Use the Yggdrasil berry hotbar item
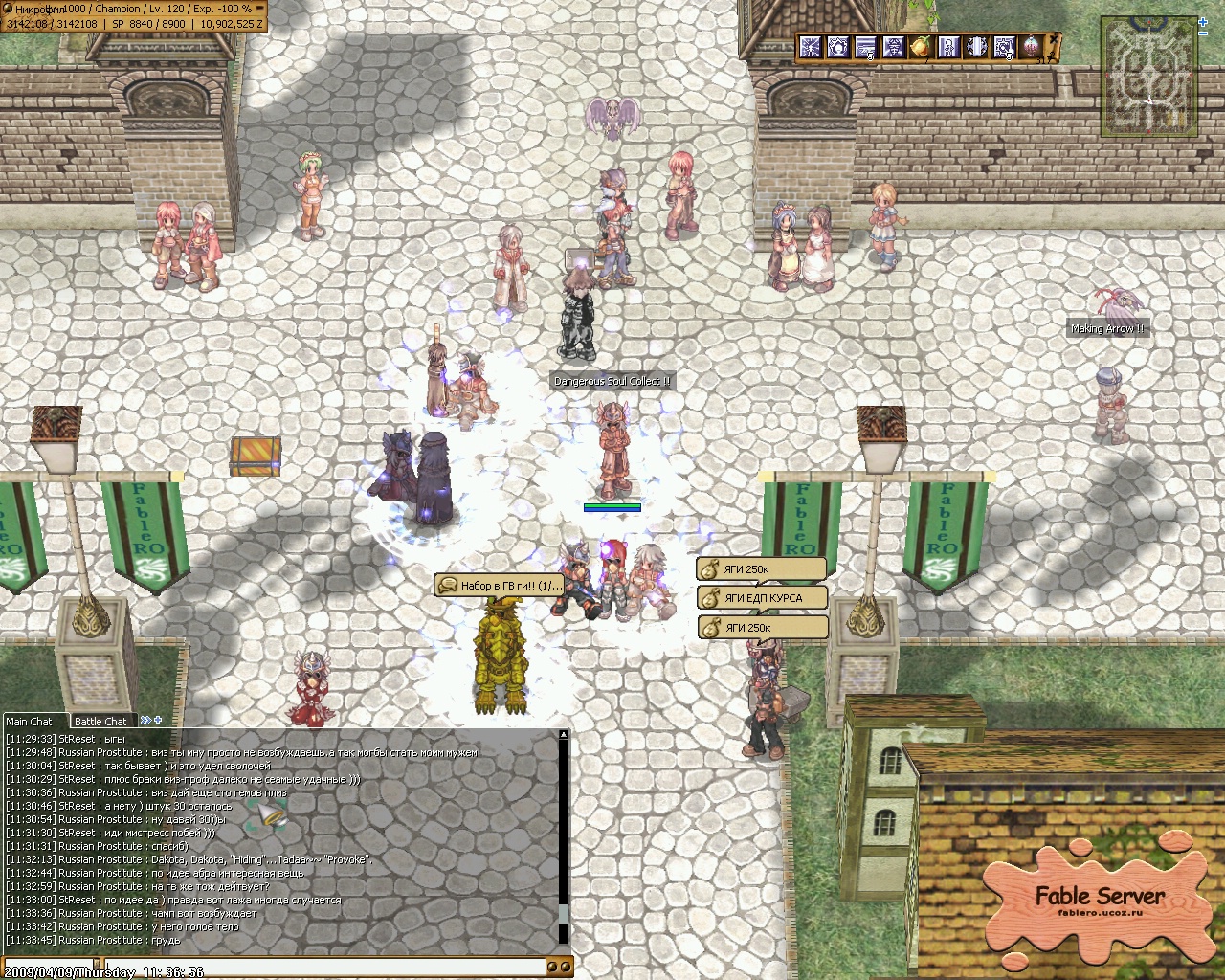 tap(921, 47)
